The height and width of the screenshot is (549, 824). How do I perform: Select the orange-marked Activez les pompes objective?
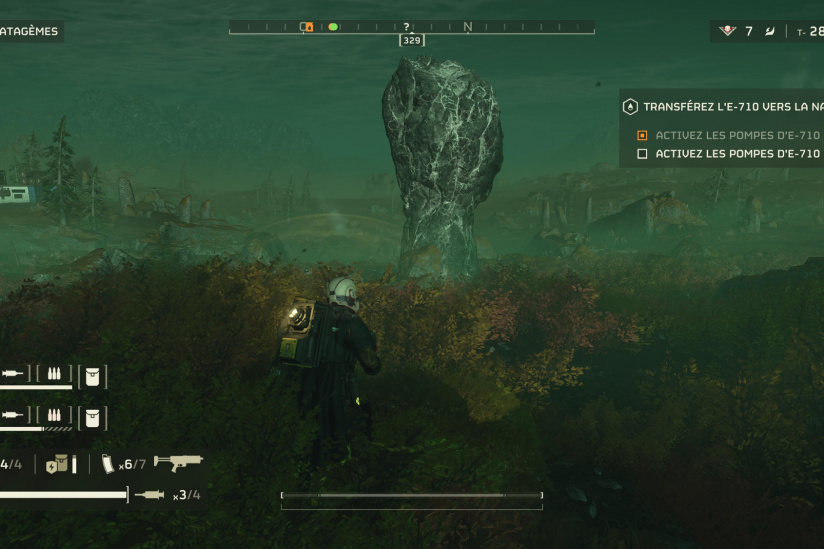click(737, 135)
